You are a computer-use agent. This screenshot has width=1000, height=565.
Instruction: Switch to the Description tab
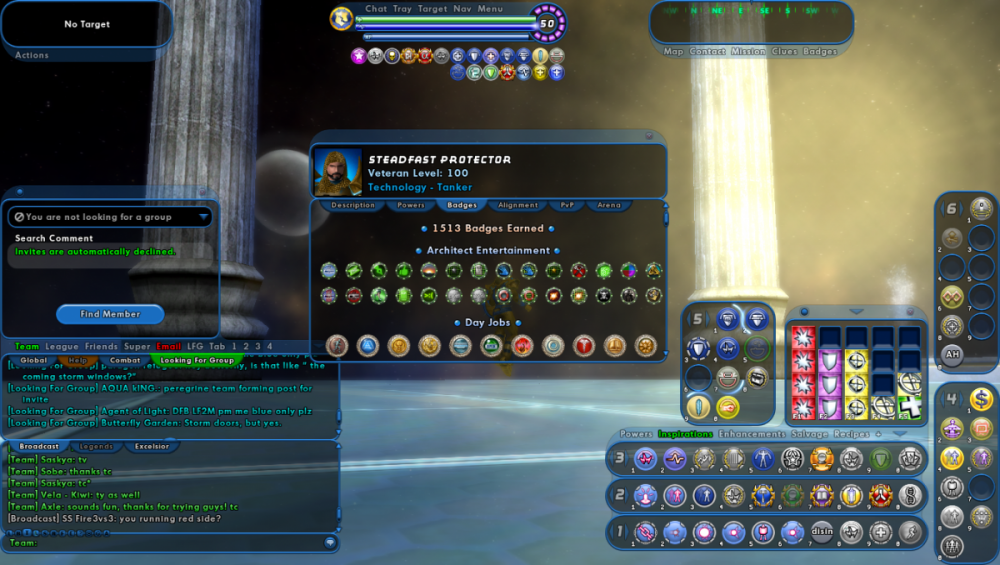[353, 205]
